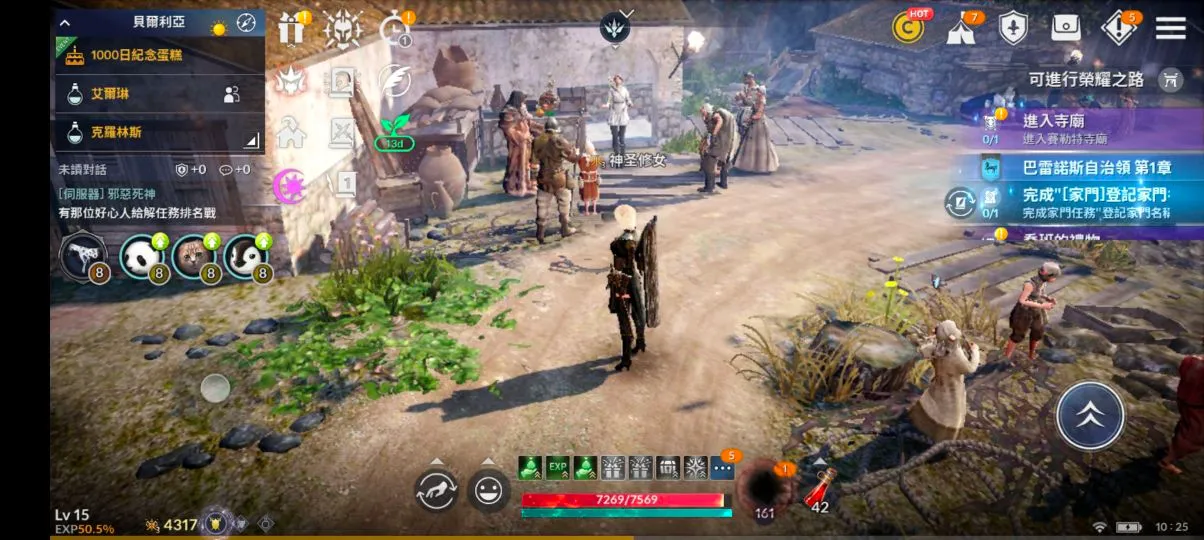Viewport: 1204px width, 540px height.
Task: Open the gift box rewards icon
Action: (x=291, y=30)
